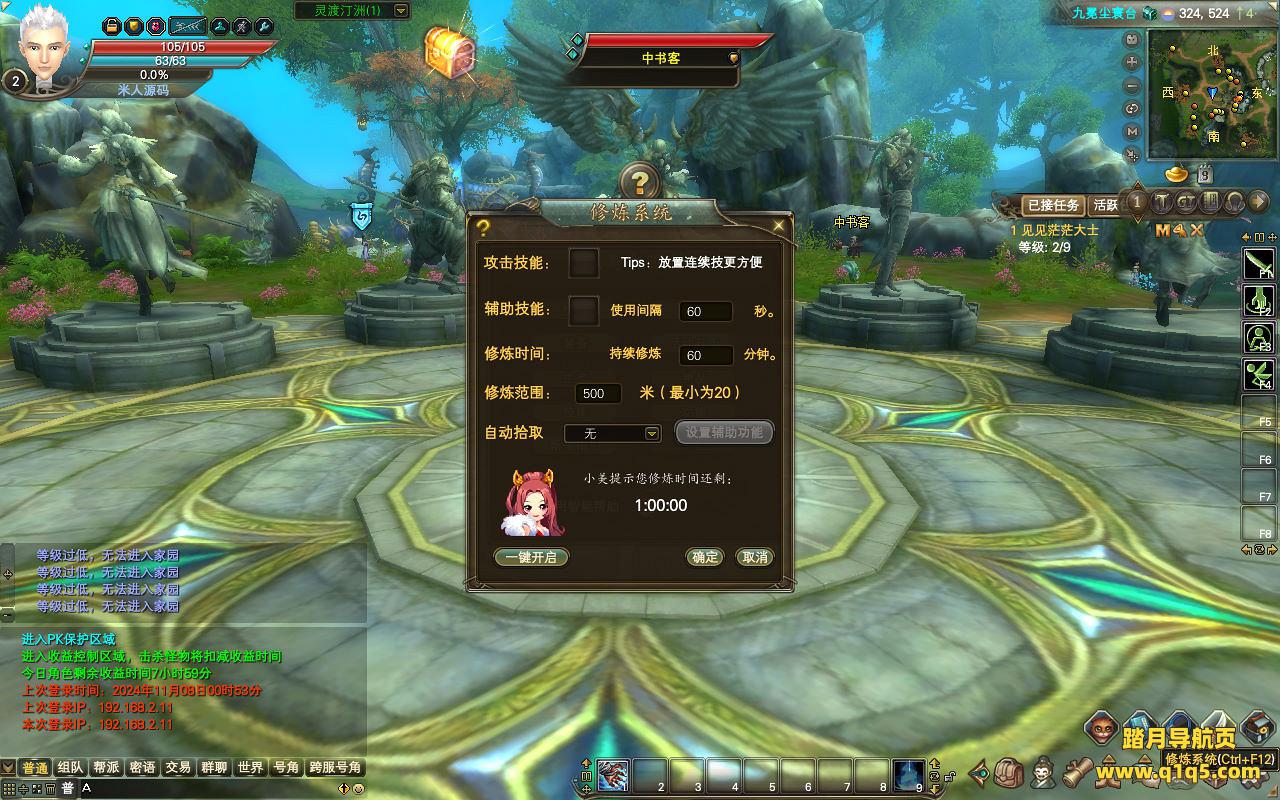Select the 修炼范围 input field
The width and height of the screenshot is (1280, 800).
point(598,393)
